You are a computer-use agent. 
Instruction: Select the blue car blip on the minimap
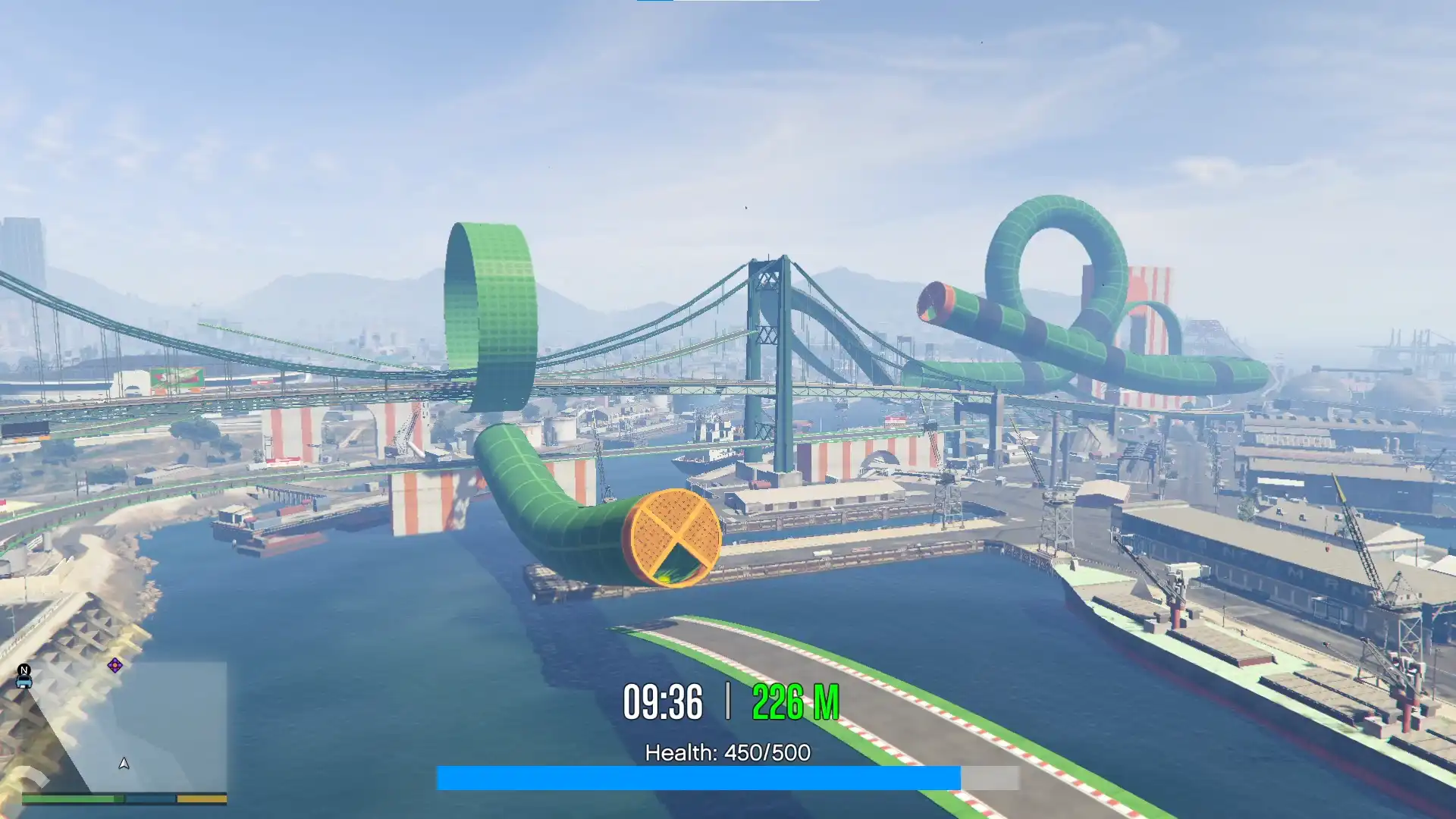24,683
